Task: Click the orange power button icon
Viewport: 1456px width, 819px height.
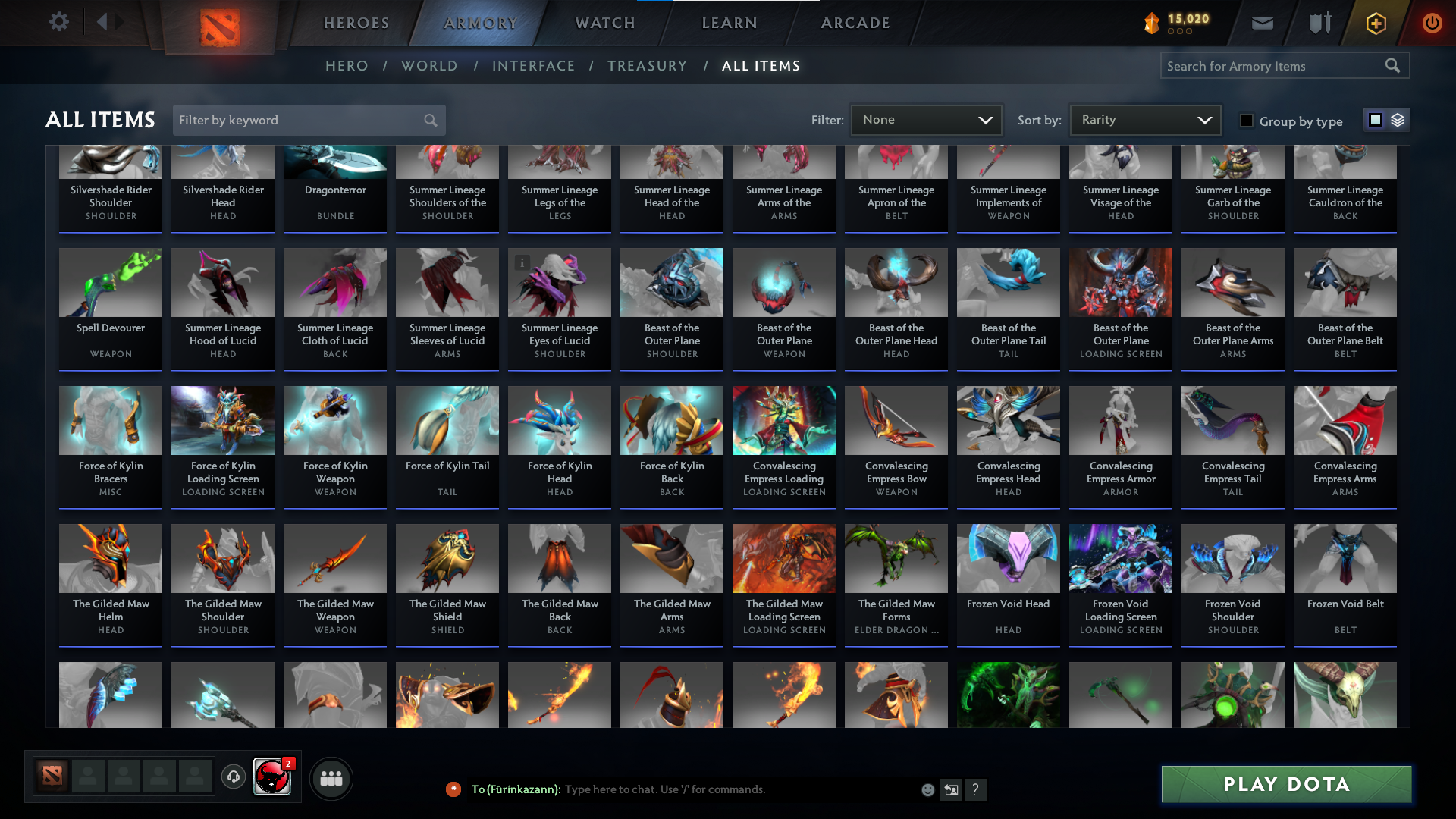Action: (1432, 23)
